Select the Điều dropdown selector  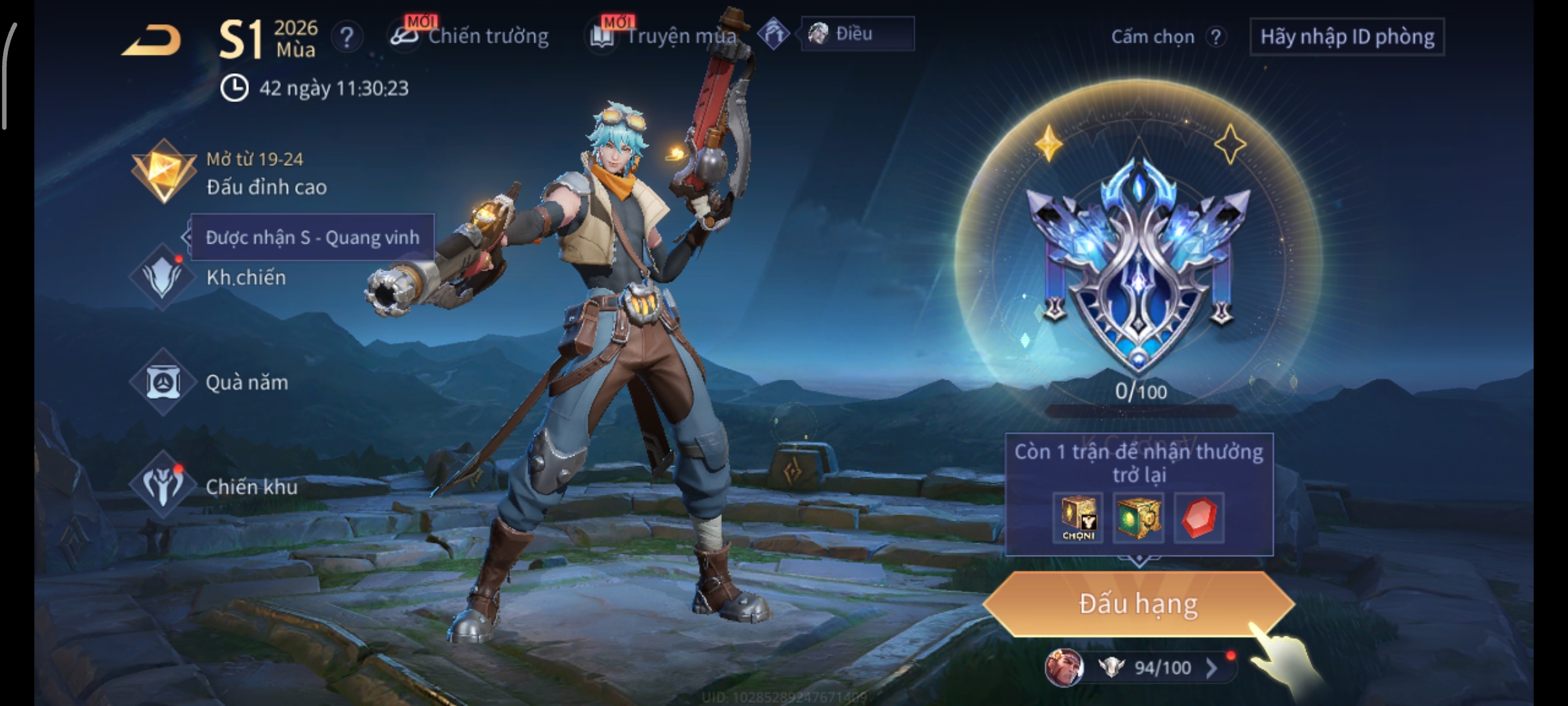click(857, 34)
